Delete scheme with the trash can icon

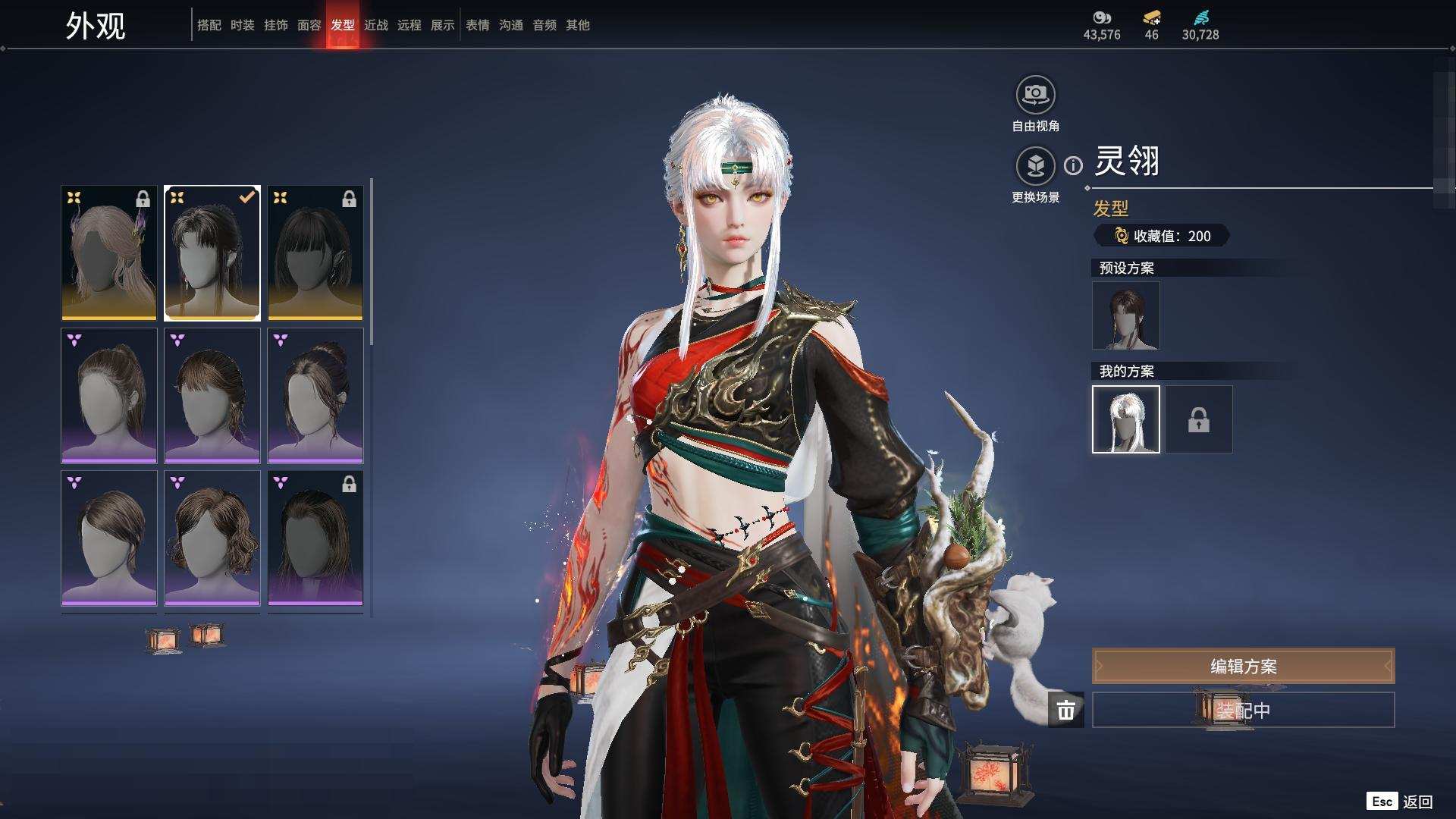[1065, 710]
